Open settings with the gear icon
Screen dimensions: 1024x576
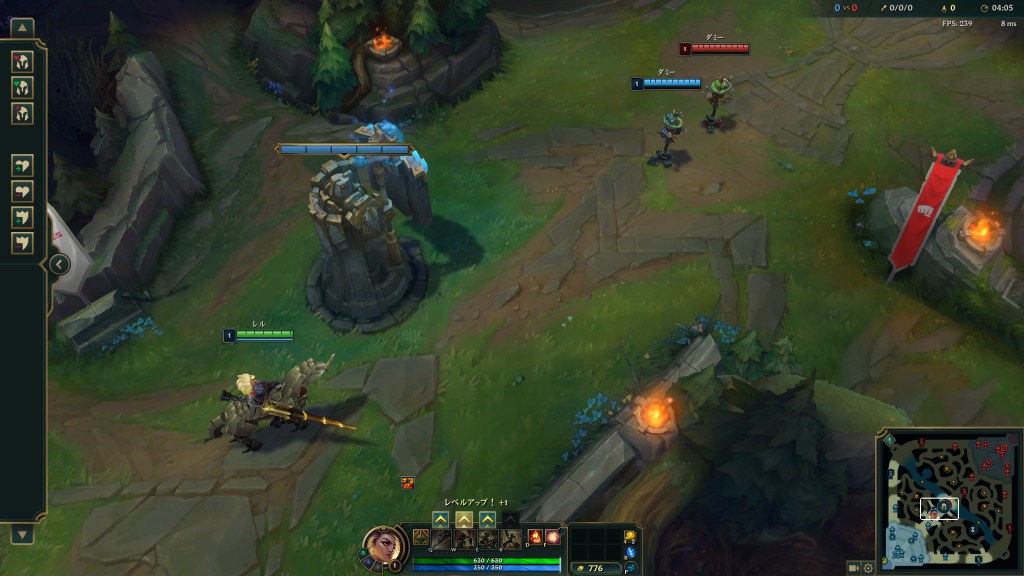click(868, 568)
